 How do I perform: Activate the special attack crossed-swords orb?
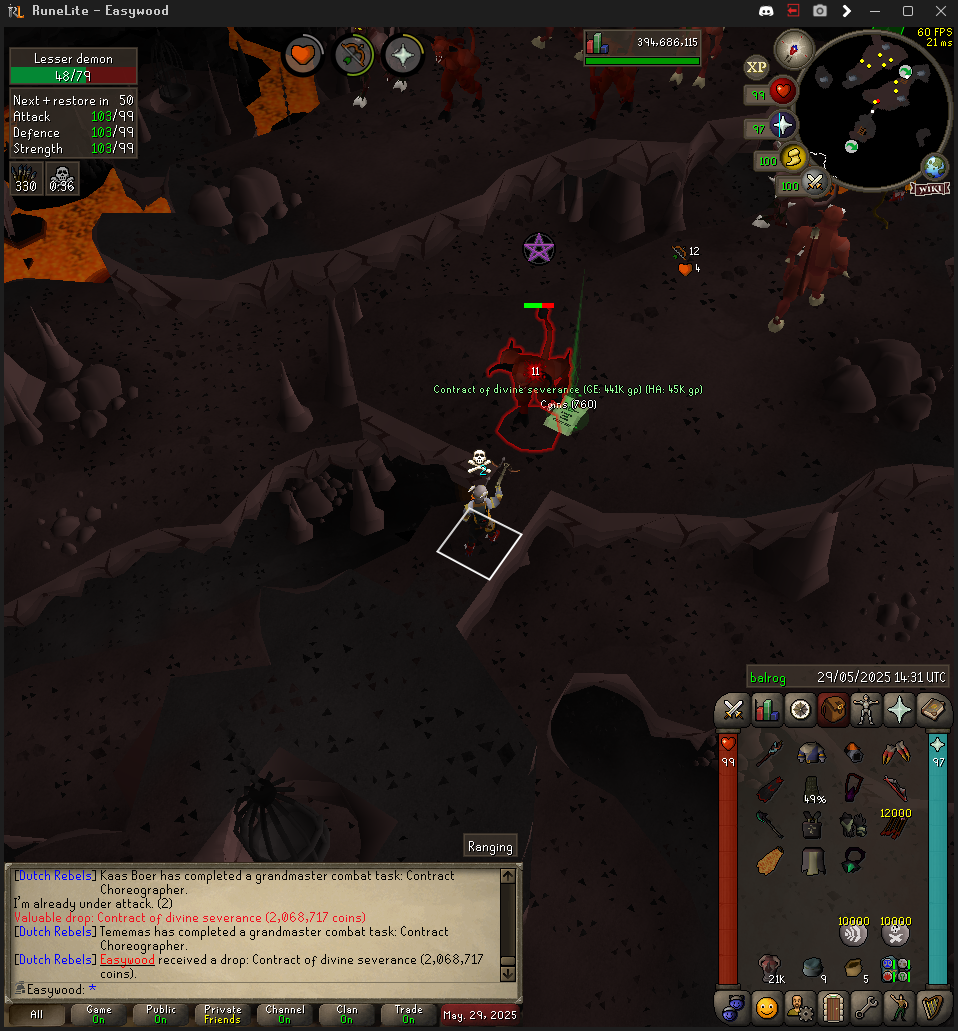click(815, 184)
